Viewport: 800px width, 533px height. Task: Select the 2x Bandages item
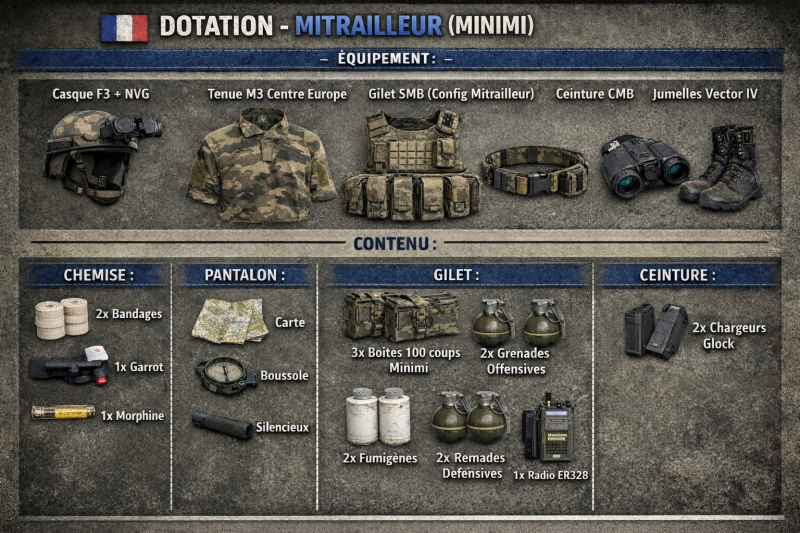click(x=61, y=318)
